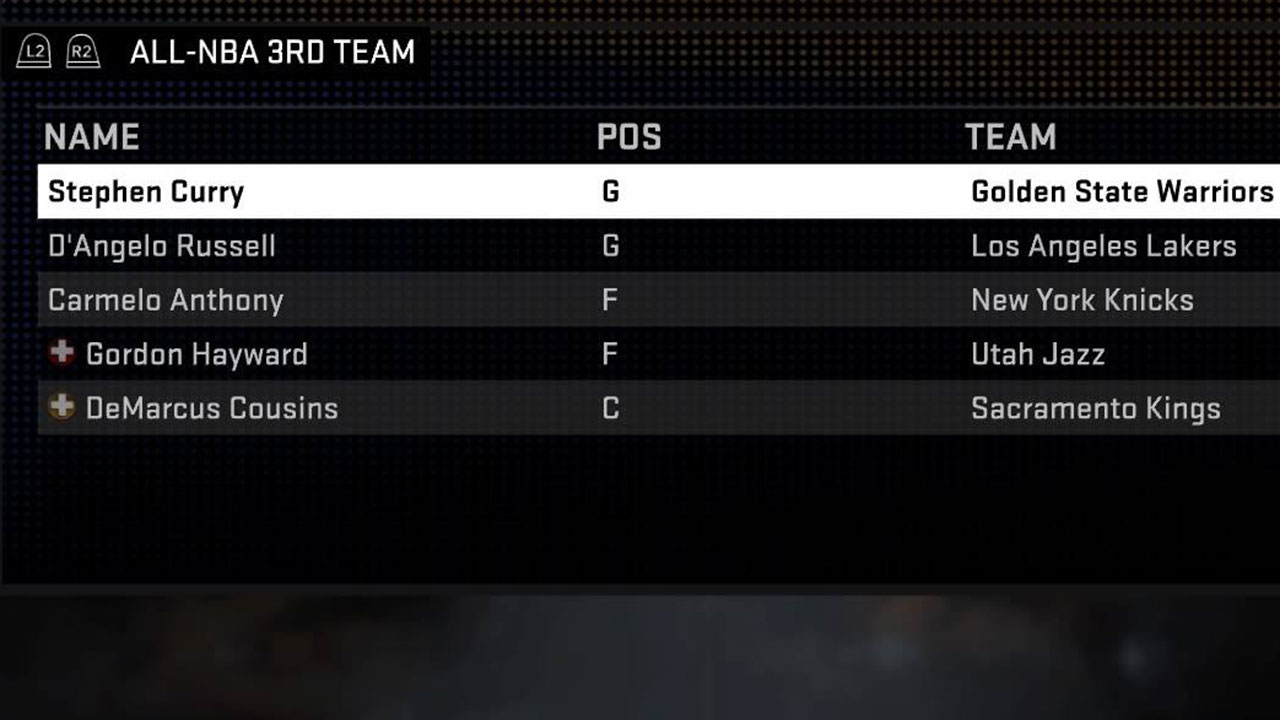
Task: Click New York Knicks team name
Action: [x=1083, y=300]
